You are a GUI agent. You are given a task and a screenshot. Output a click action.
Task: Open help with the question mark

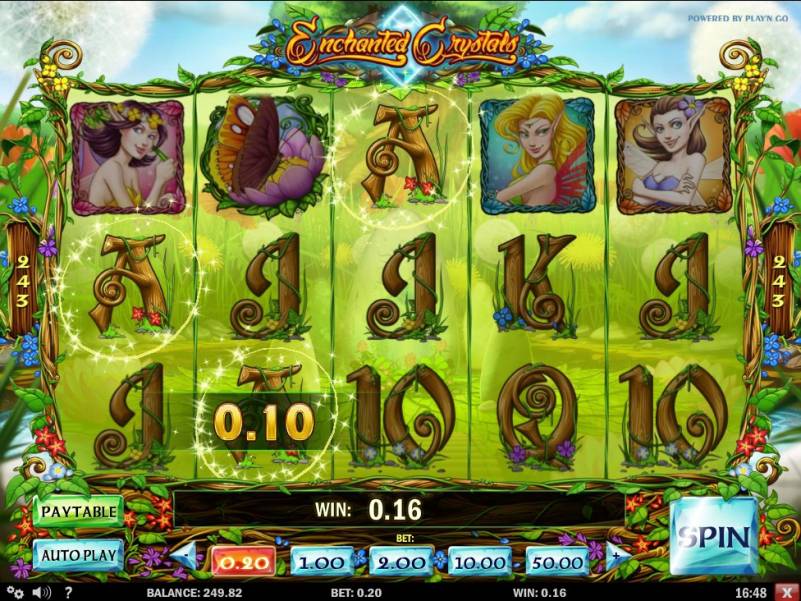pyautogui.click(x=67, y=592)
